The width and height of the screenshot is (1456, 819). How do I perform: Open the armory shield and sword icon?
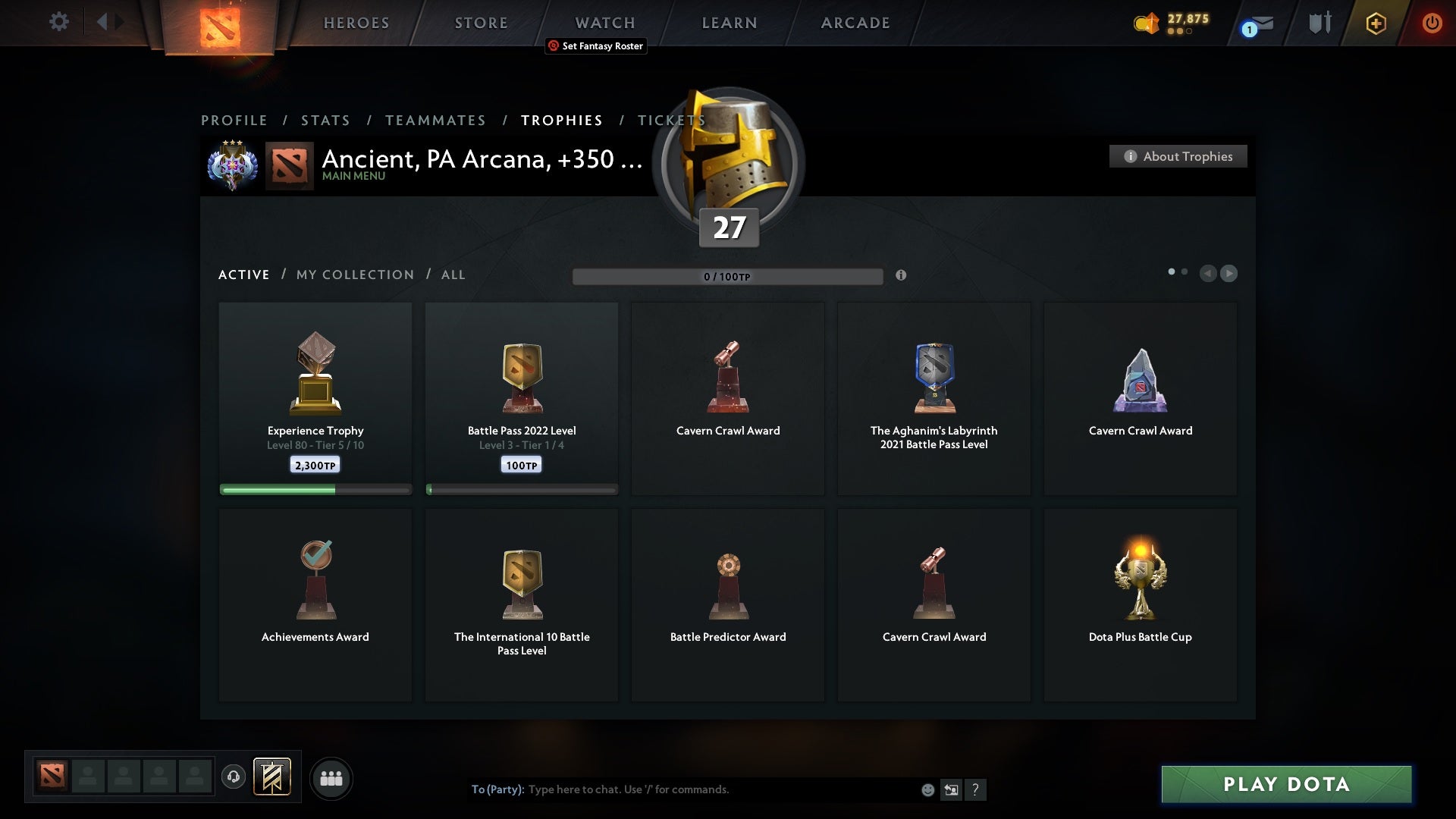pyautogui.click(x=1319, y=23)
